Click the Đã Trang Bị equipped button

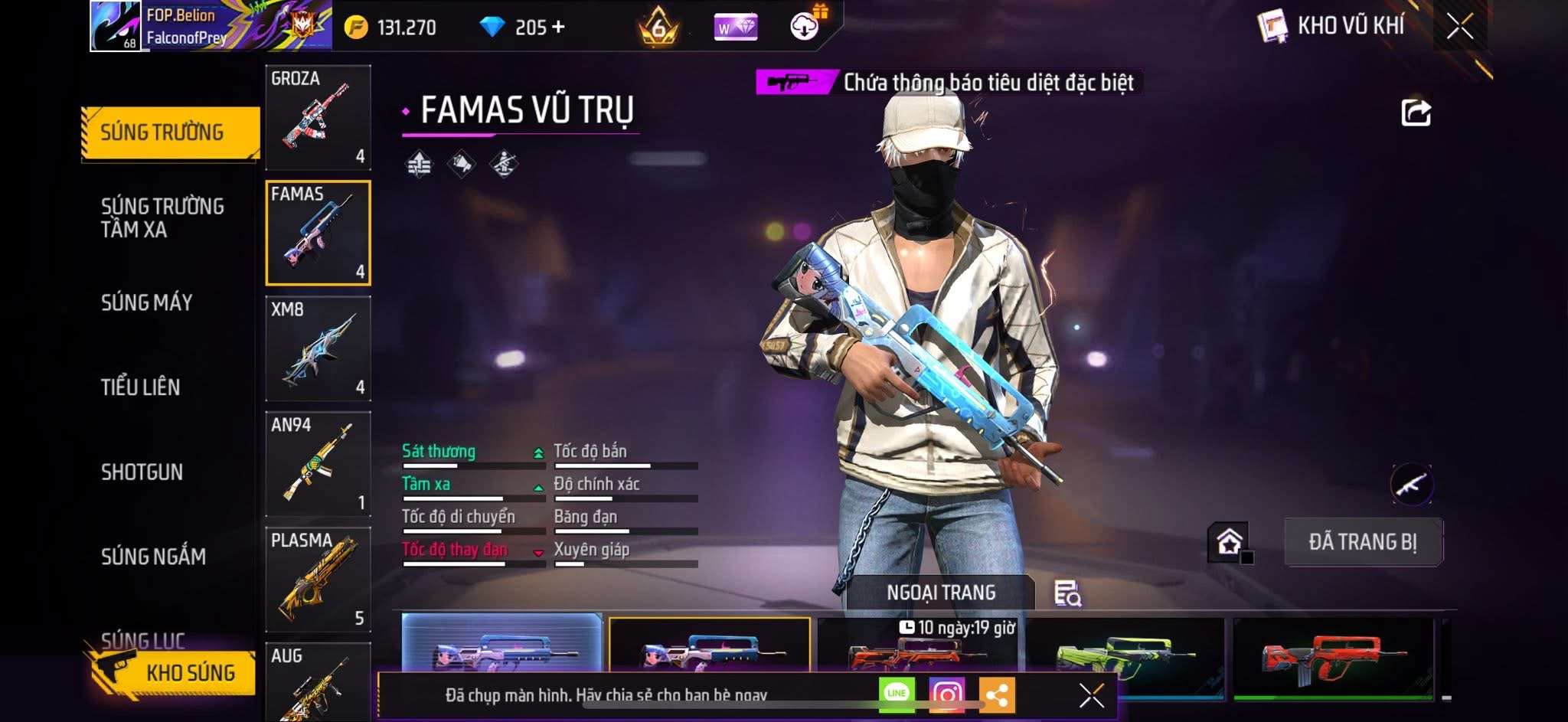(1362, 542)
